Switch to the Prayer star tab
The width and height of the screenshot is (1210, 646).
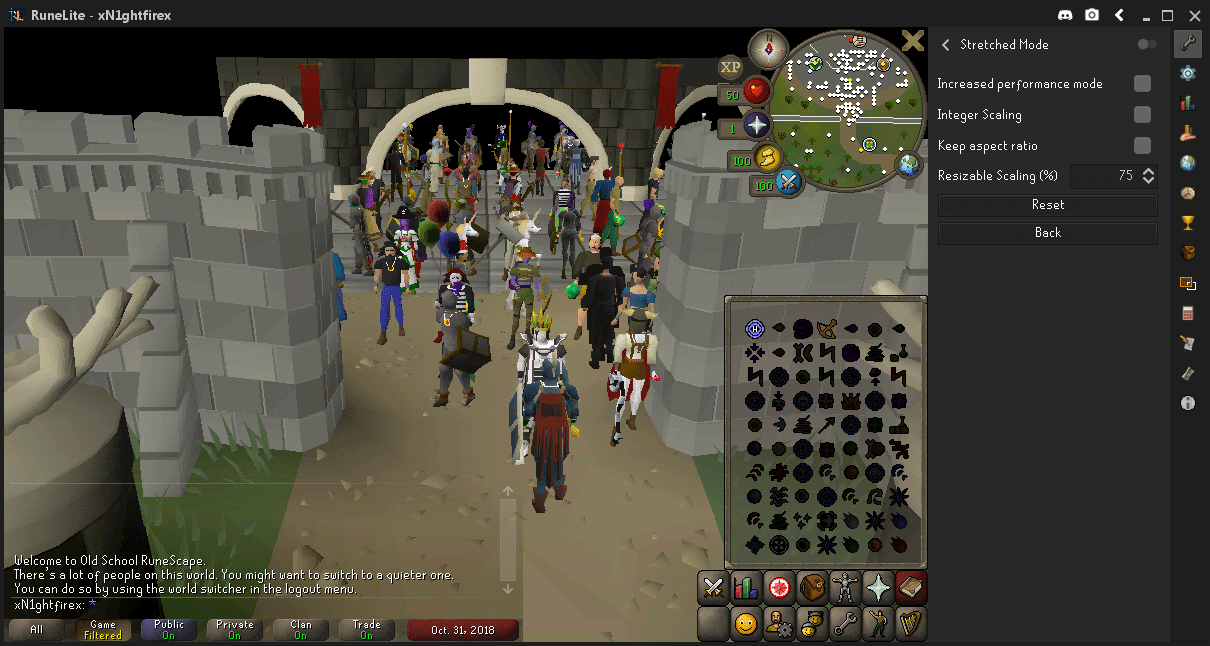[878, 588]
